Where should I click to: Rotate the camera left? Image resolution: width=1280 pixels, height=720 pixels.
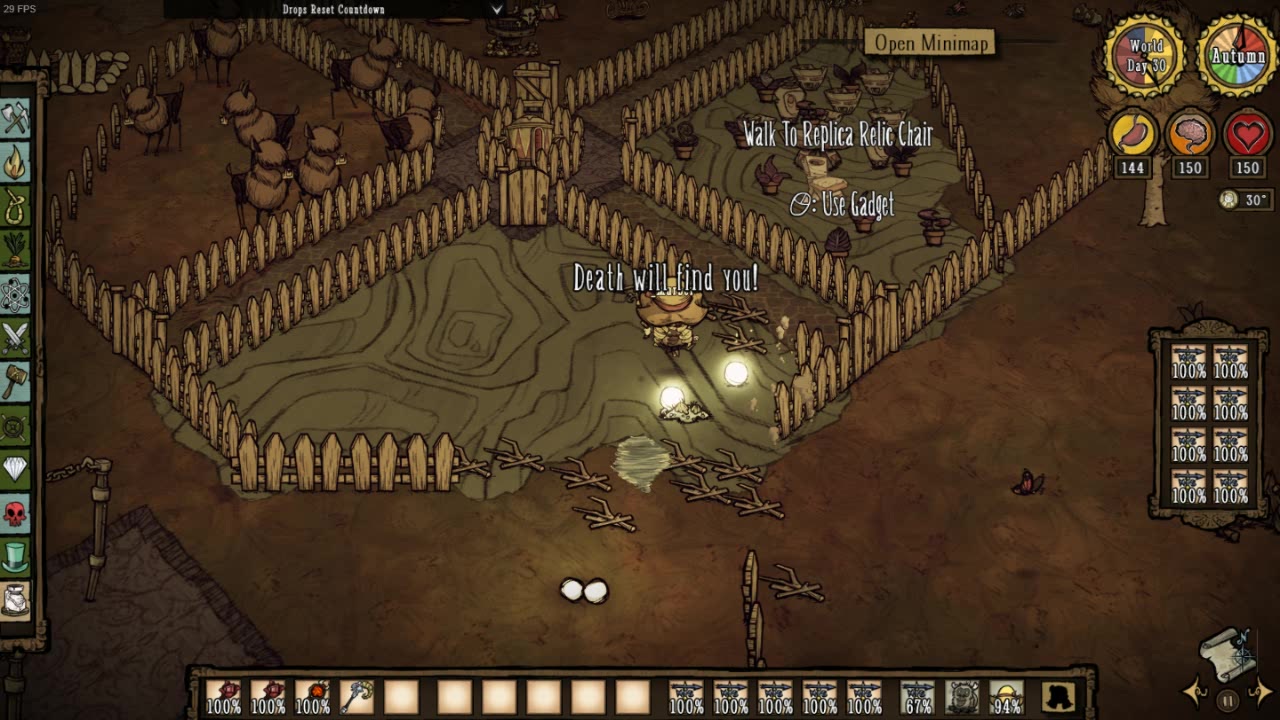point(1194,692)
